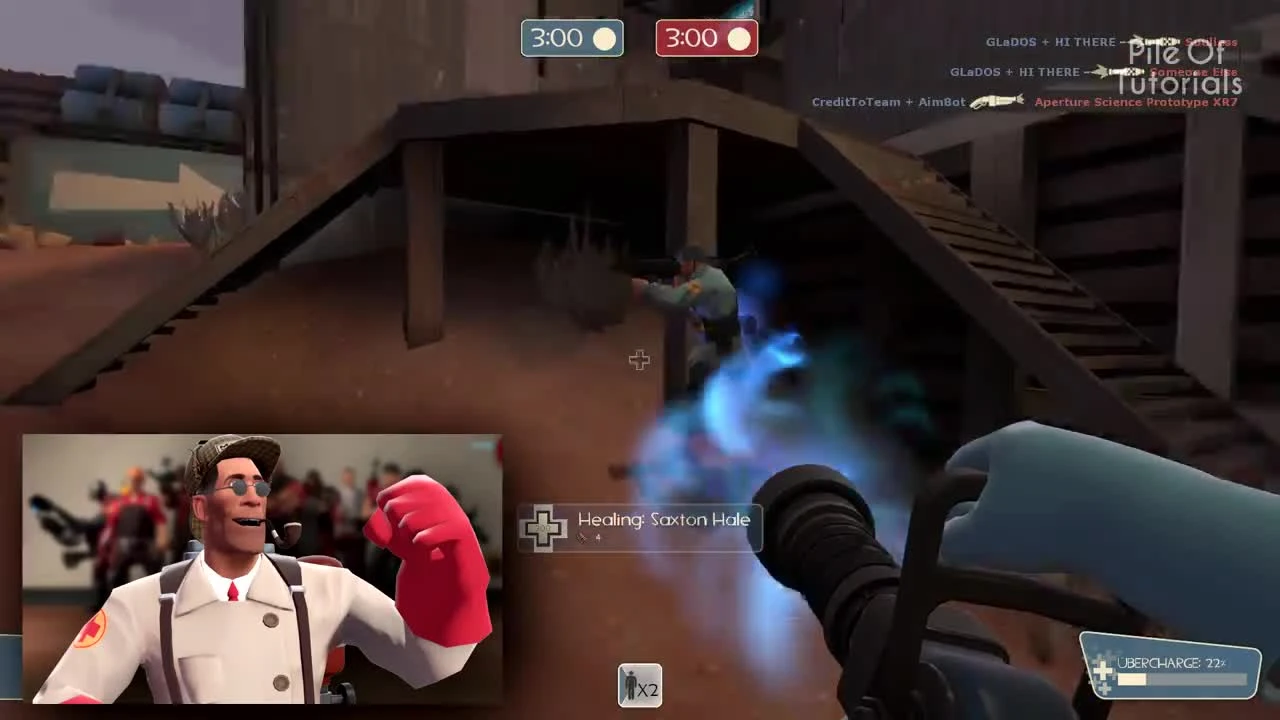
Task: Click the Medic webcam overlay thumbnail
Action: pyautogui.click(x=260, y=570)
